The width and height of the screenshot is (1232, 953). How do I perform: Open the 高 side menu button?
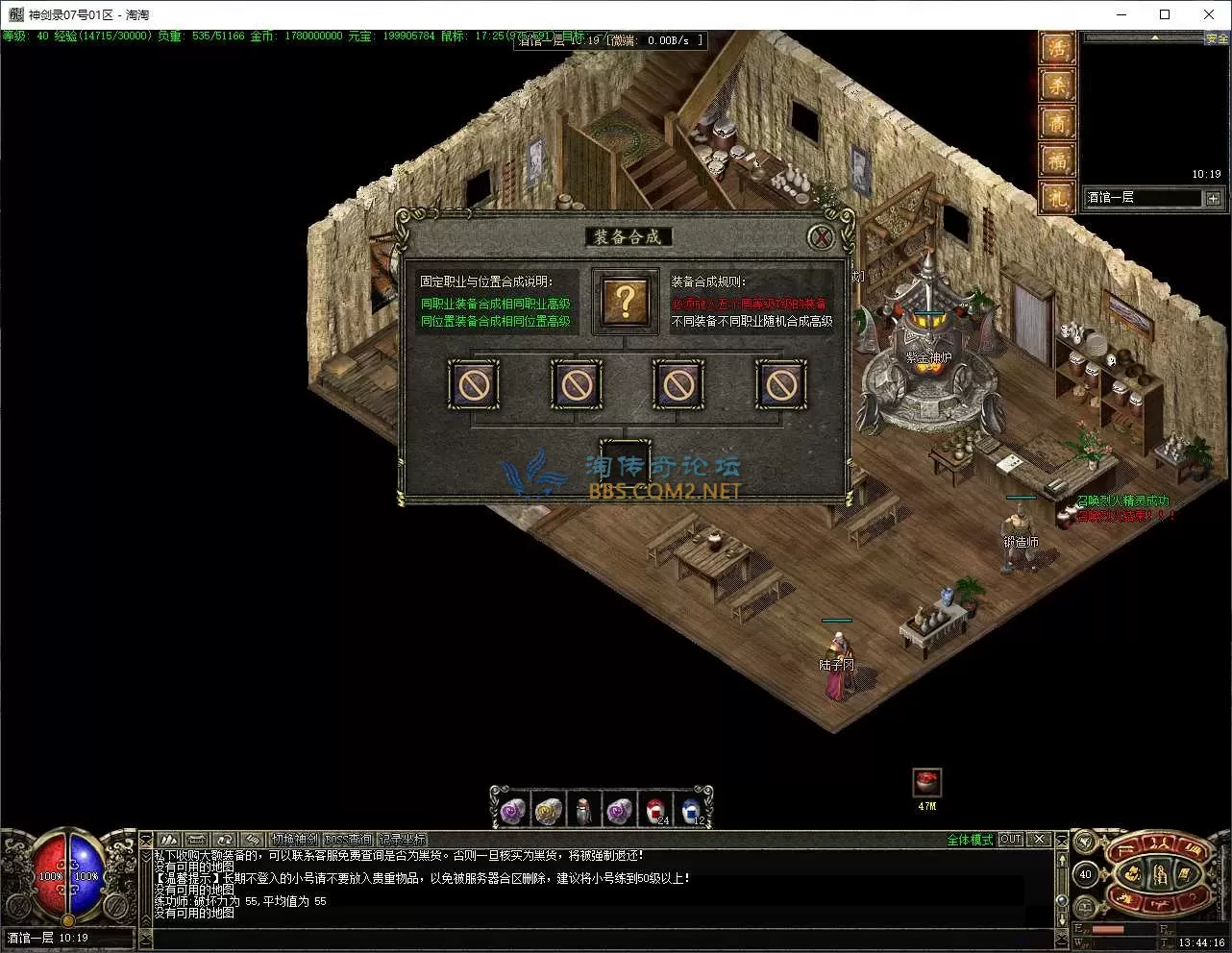pos(1057,123)
